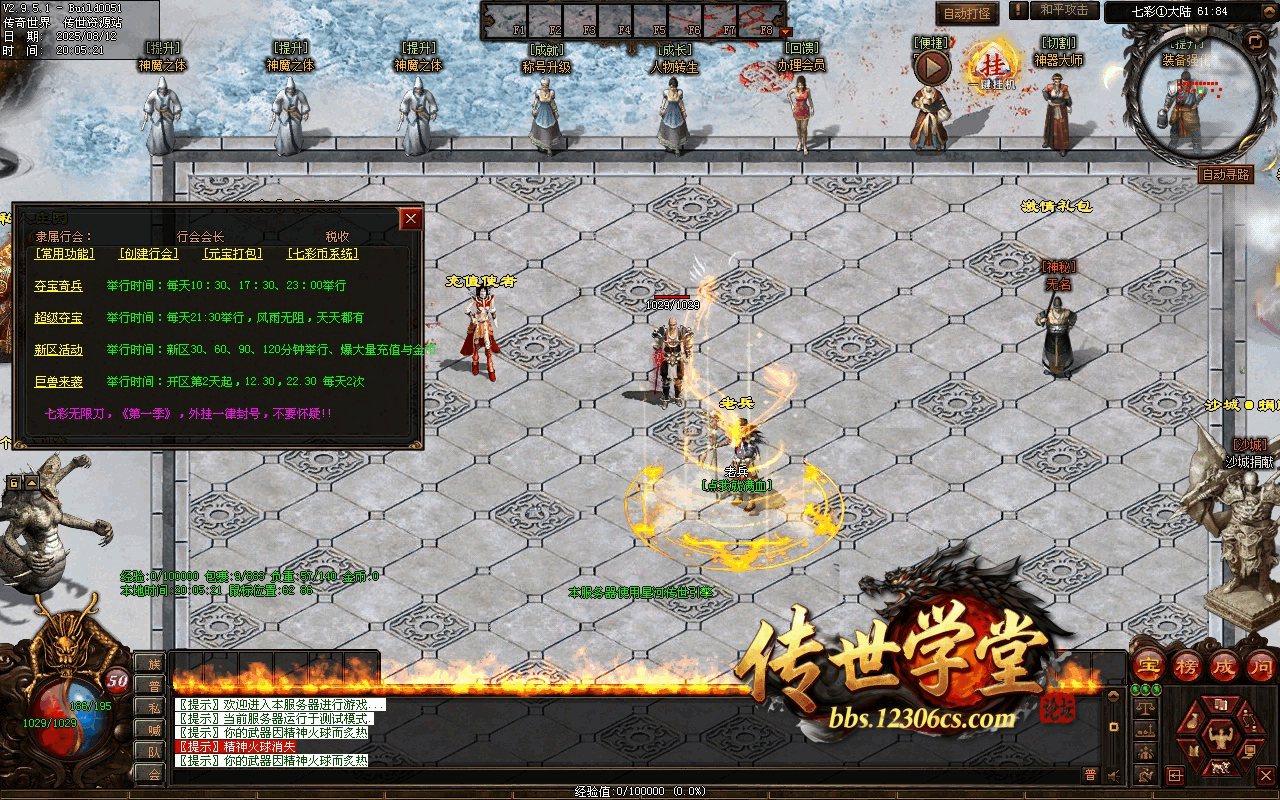The width and height of the screenshot is (1280, 800).
Task: Choose the 夺宝奇兵 event entry
Action: pyautogui.click(x=59, y=286)
